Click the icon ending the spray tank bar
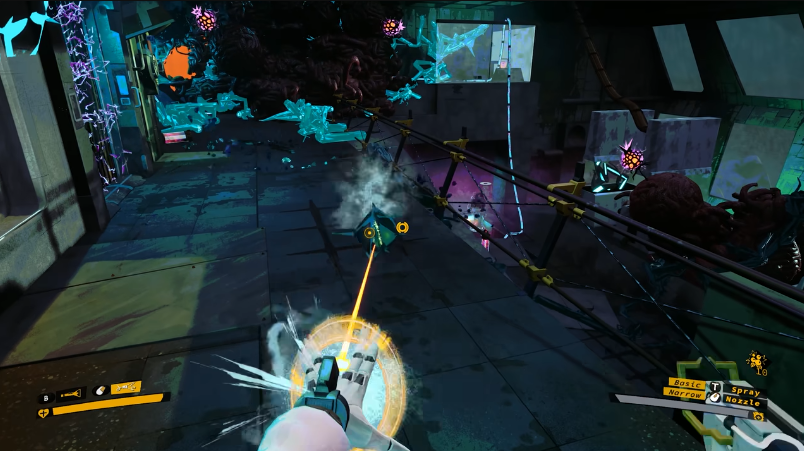This screenshot has height=451, width=804. [x=757, y=415]
